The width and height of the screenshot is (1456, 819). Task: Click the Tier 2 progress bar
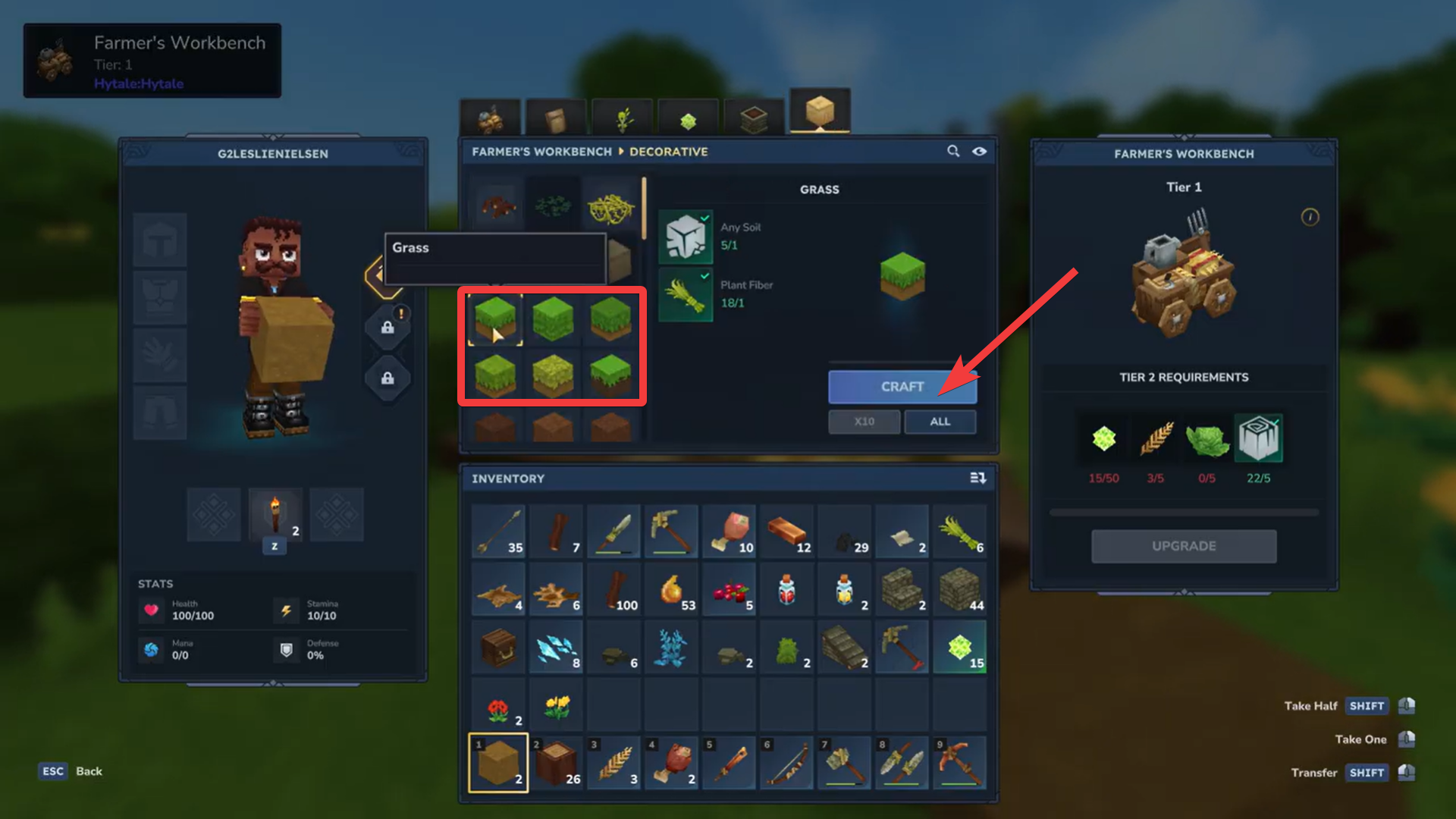(1184, 510)
